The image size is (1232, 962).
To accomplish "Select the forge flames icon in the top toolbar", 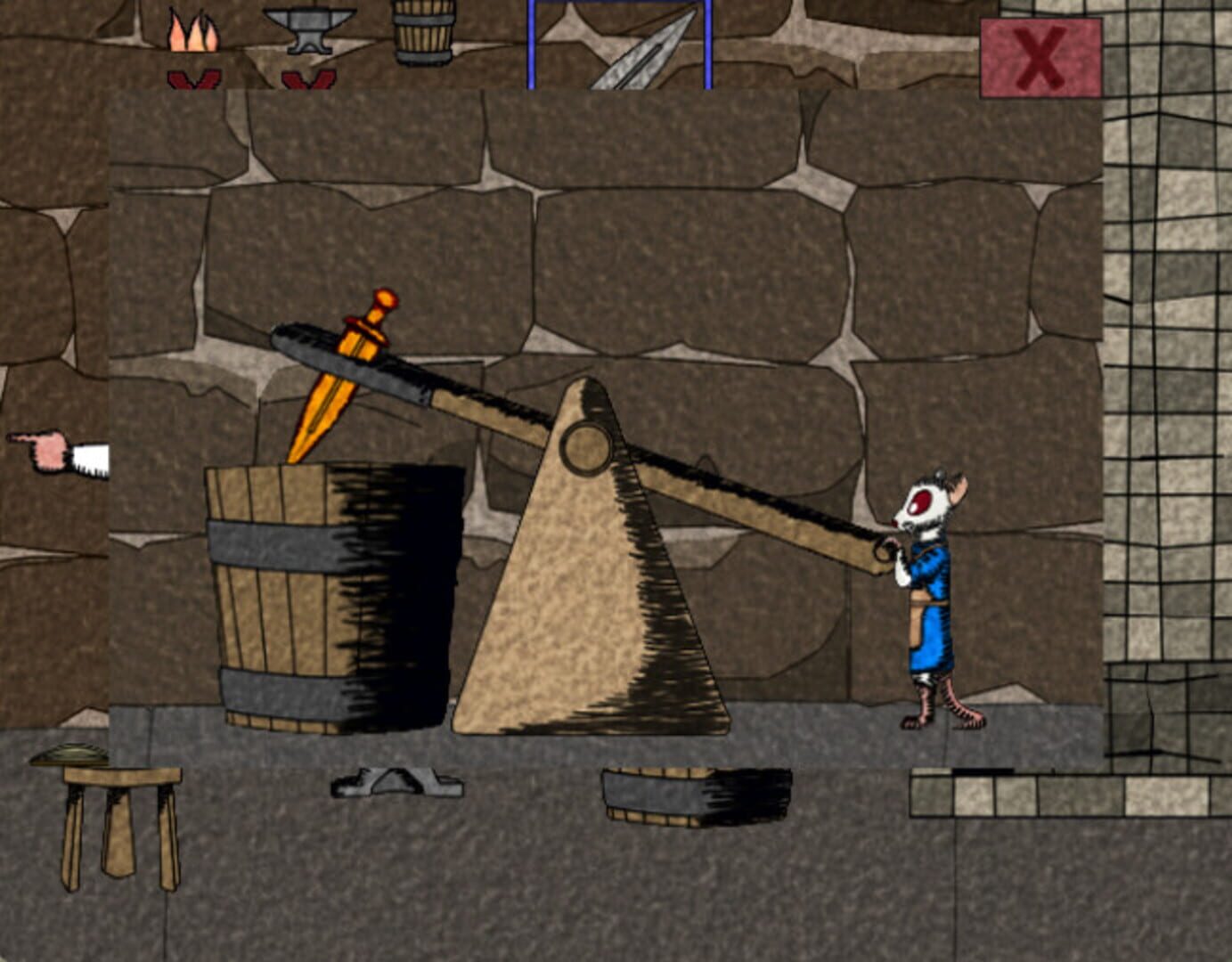I will pyautogui.click(x=194, y=31).
